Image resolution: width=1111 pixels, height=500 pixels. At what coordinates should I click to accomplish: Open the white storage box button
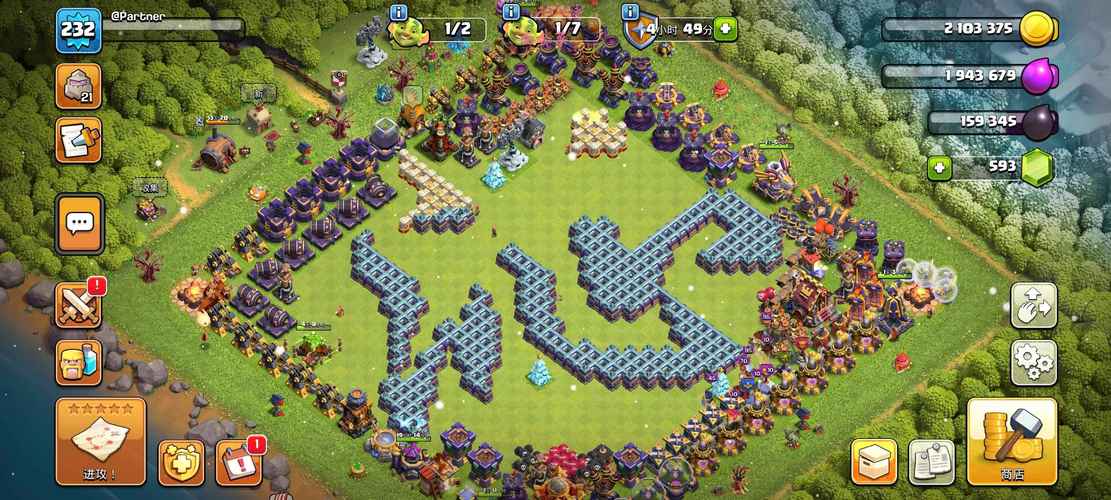tap(873, 461)
